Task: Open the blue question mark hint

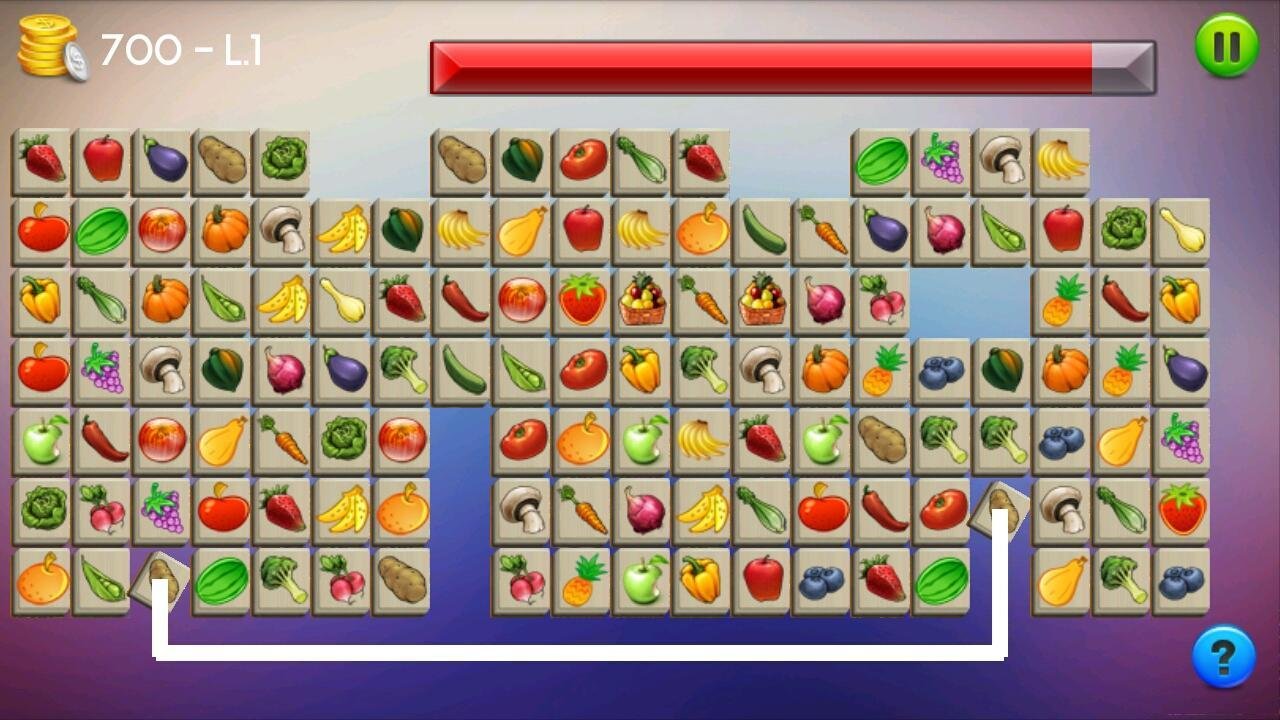Action: (x=1223, y=657)
